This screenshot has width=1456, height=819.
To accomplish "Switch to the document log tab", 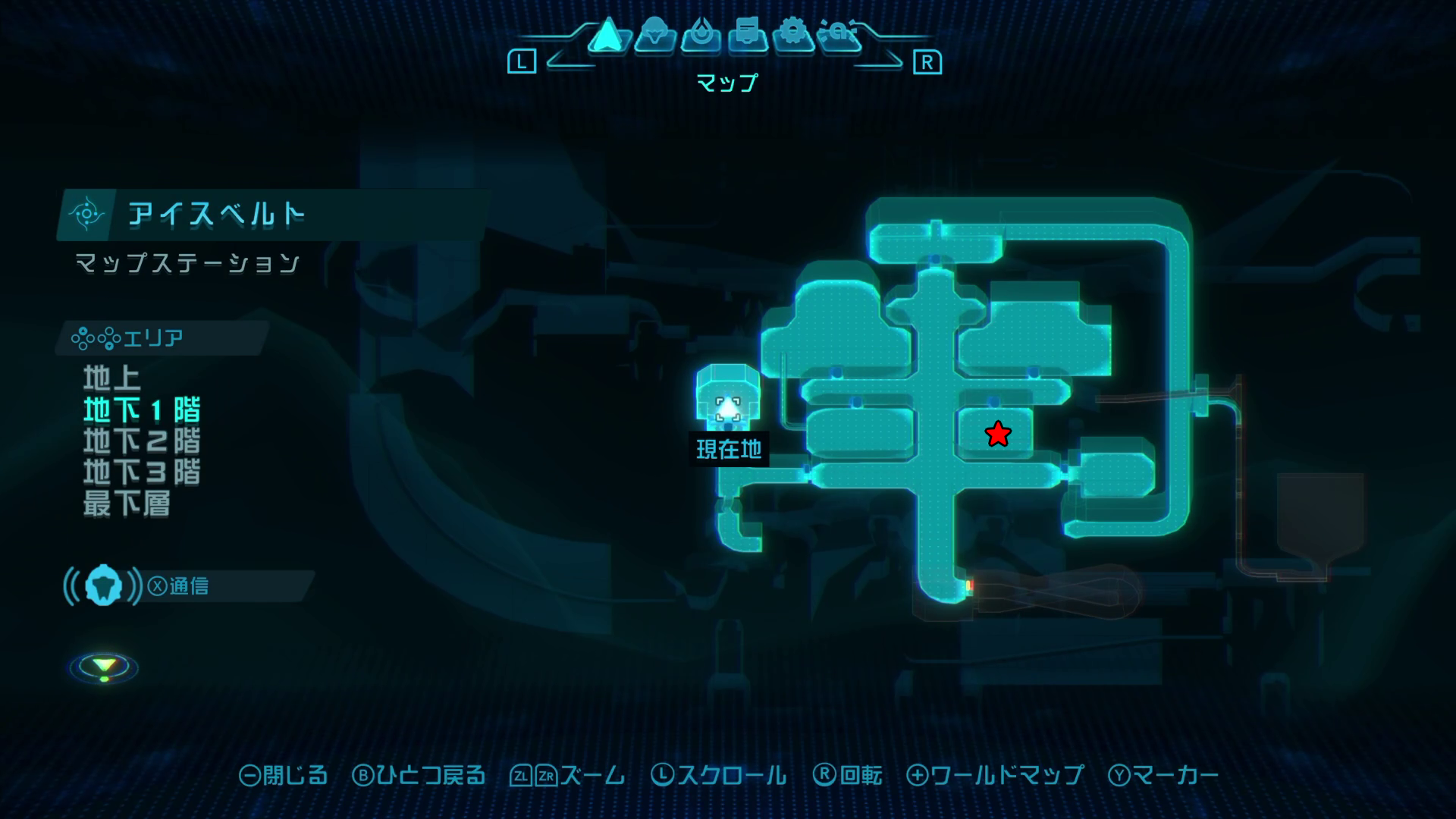I will point(747,36).
